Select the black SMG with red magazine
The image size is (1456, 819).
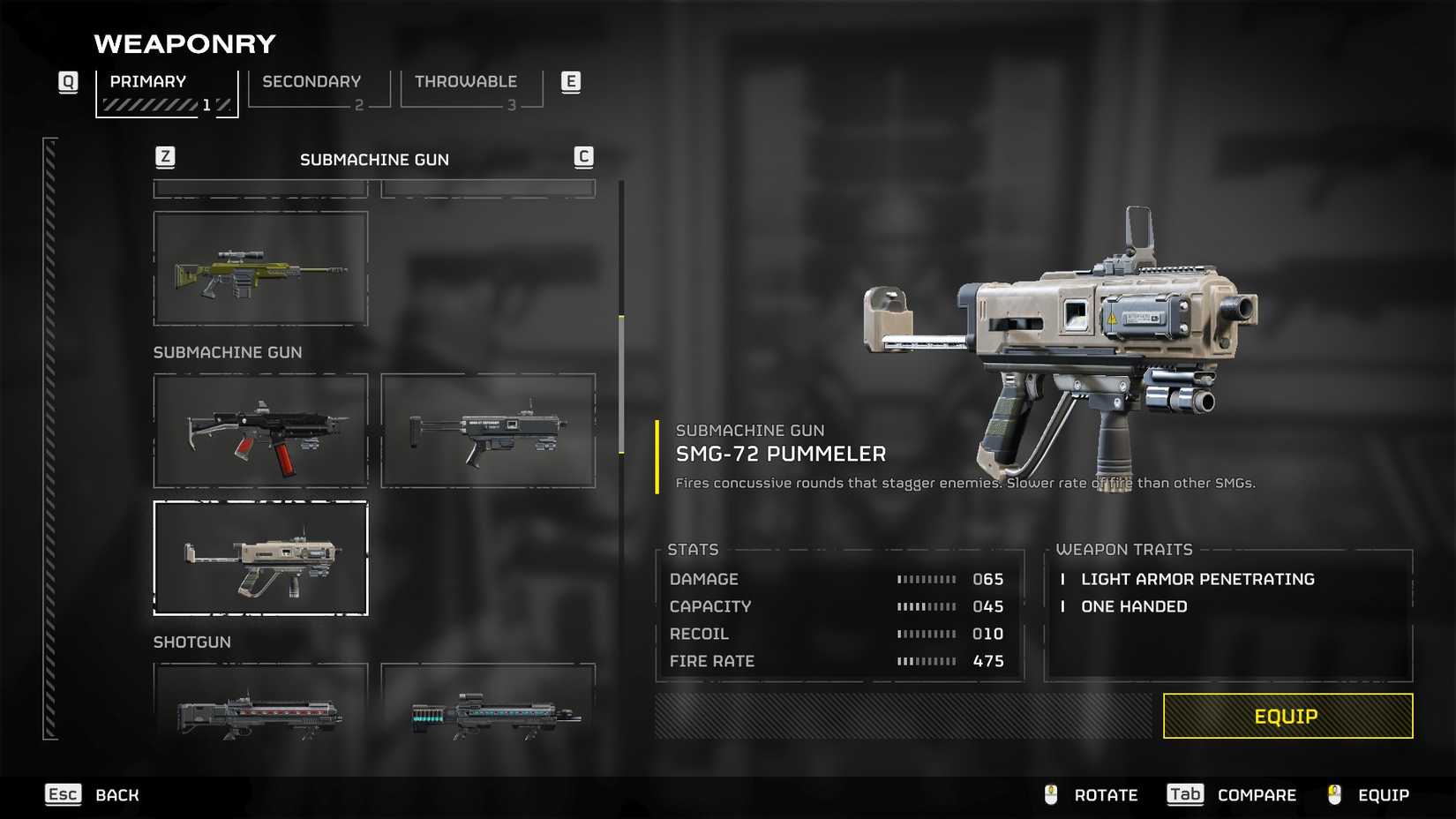coord(260,431)
